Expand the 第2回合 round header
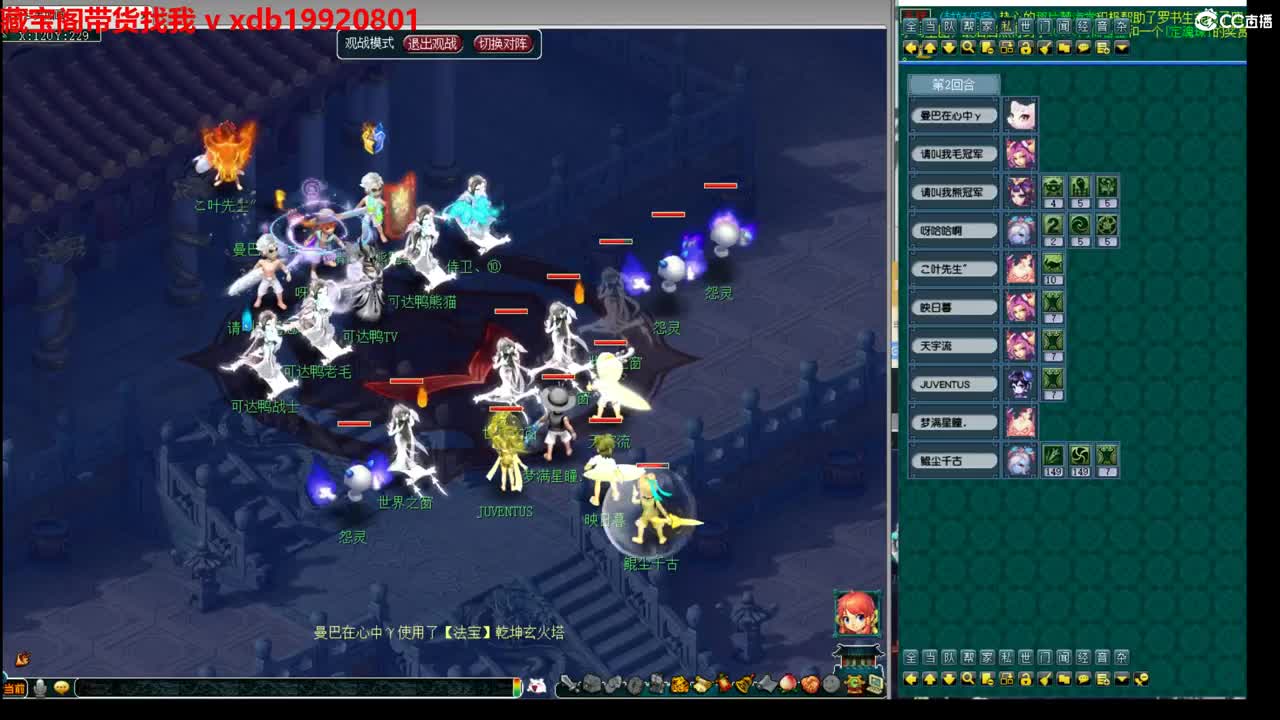This screenshot has height=720, width=1280. [953, 86]
